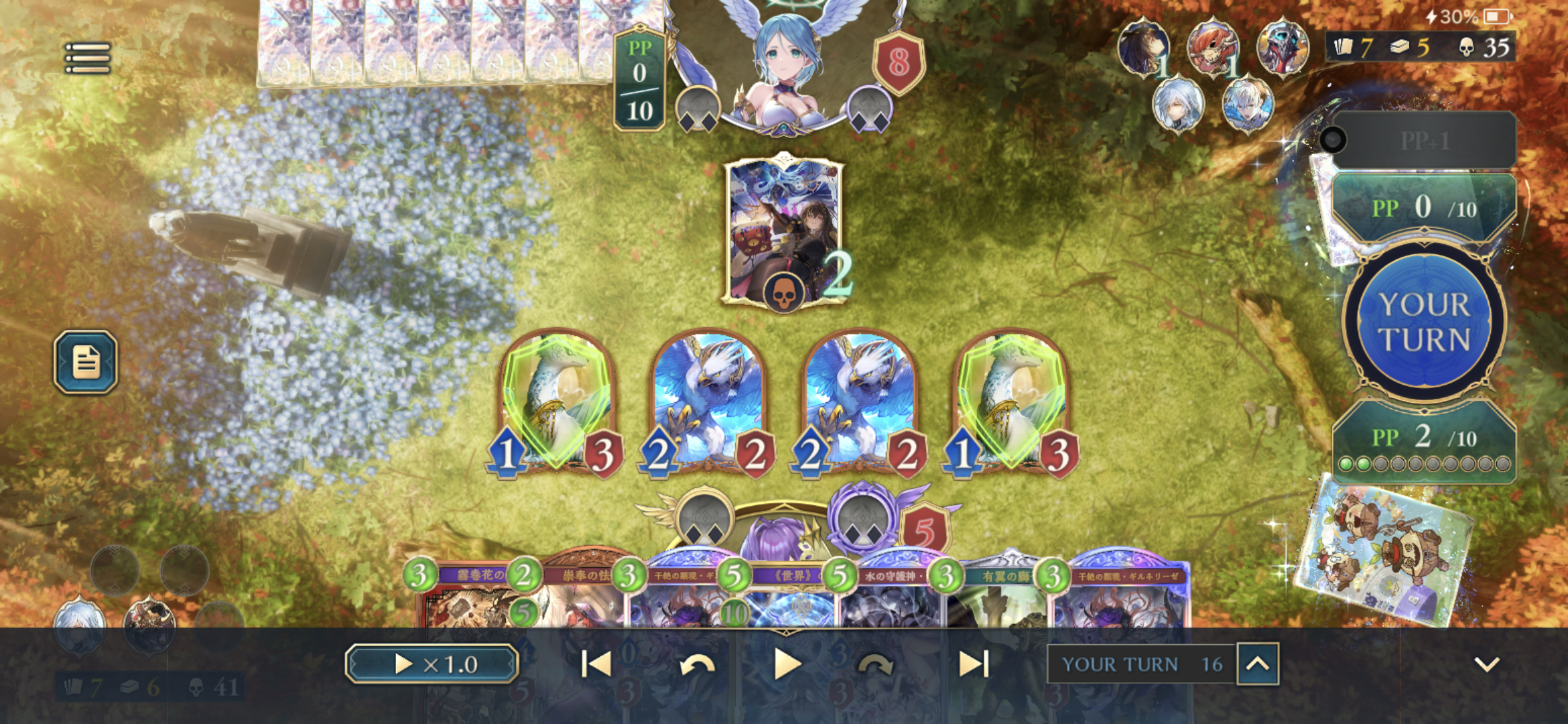1568x724 pixels.
Task: Collapse the replay control bar
Action: click(x=1486, y=664)
